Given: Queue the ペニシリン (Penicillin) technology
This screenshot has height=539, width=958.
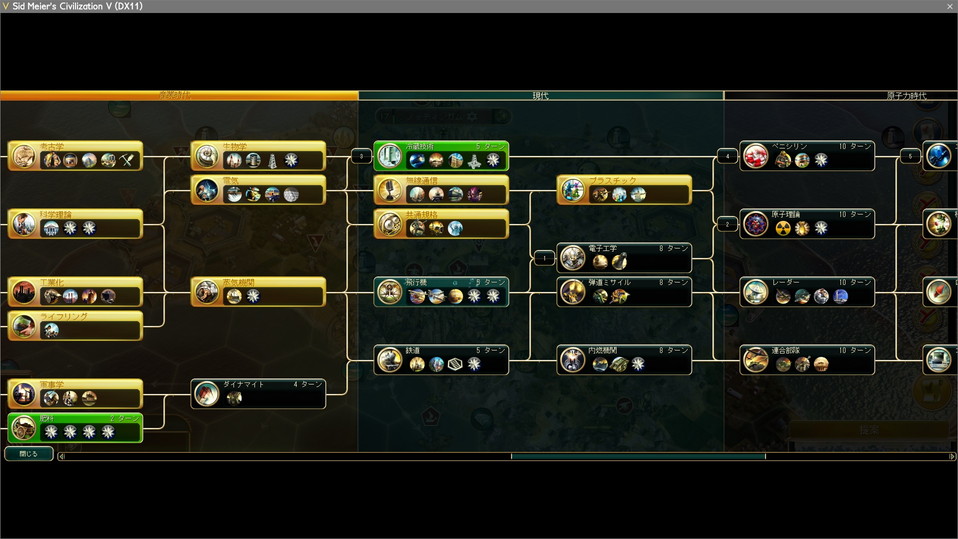Looking at the screenshot, I should pos(808,155).
